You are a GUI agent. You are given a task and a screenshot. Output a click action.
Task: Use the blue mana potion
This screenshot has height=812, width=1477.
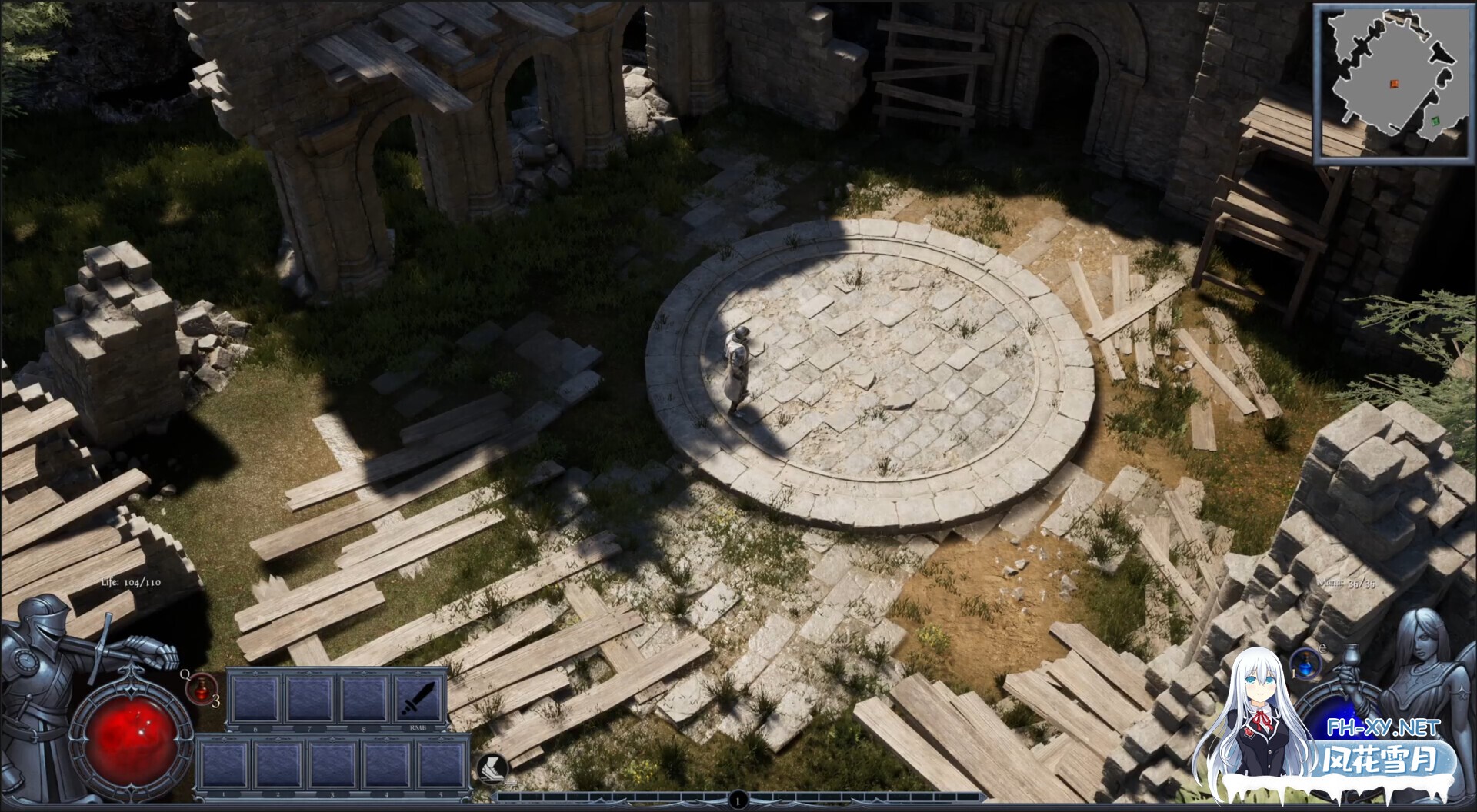click(x=1305, y=664)
